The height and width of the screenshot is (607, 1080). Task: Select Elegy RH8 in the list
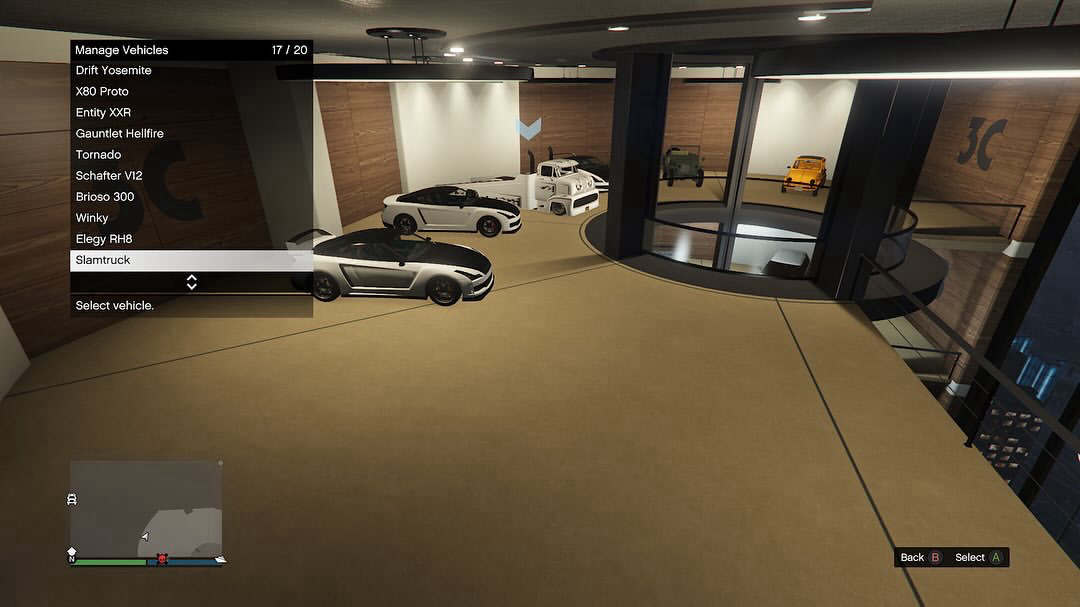[x=191, y=239]
